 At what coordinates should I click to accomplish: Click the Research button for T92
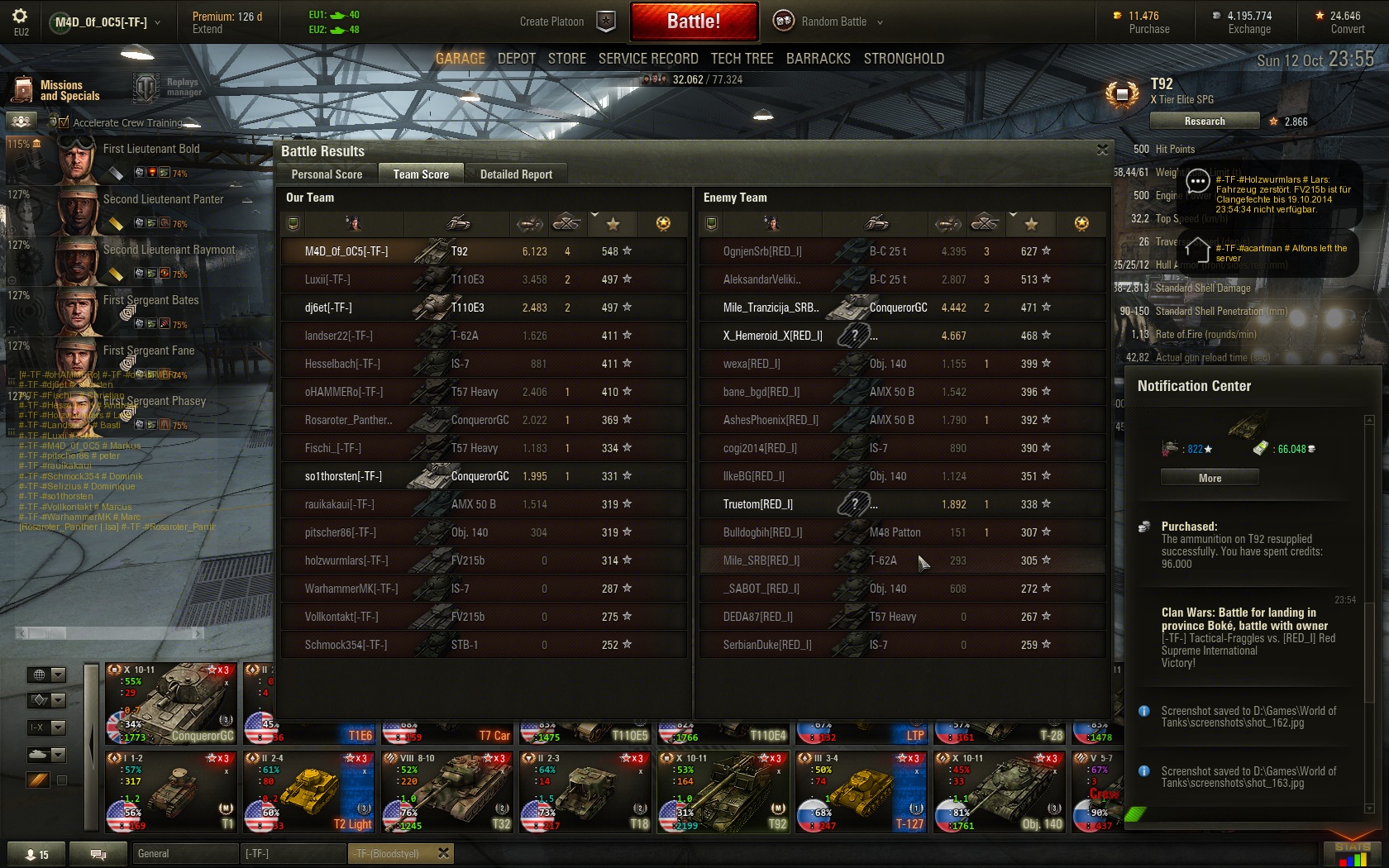[1204, 122]
